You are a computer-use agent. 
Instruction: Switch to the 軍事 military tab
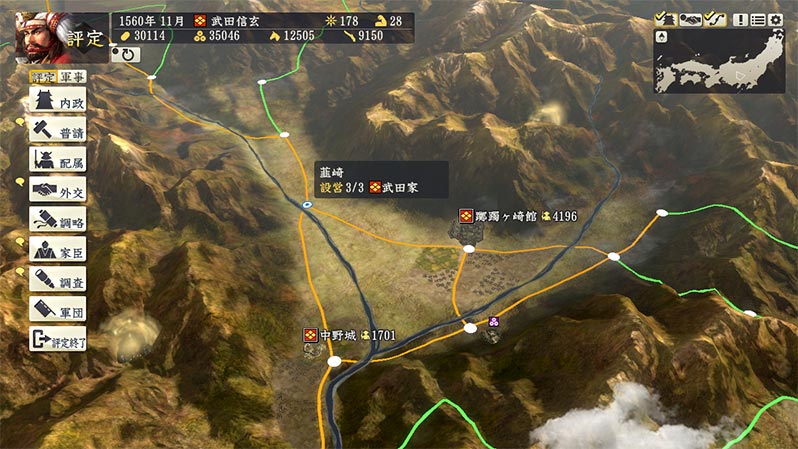click(71, 76)
